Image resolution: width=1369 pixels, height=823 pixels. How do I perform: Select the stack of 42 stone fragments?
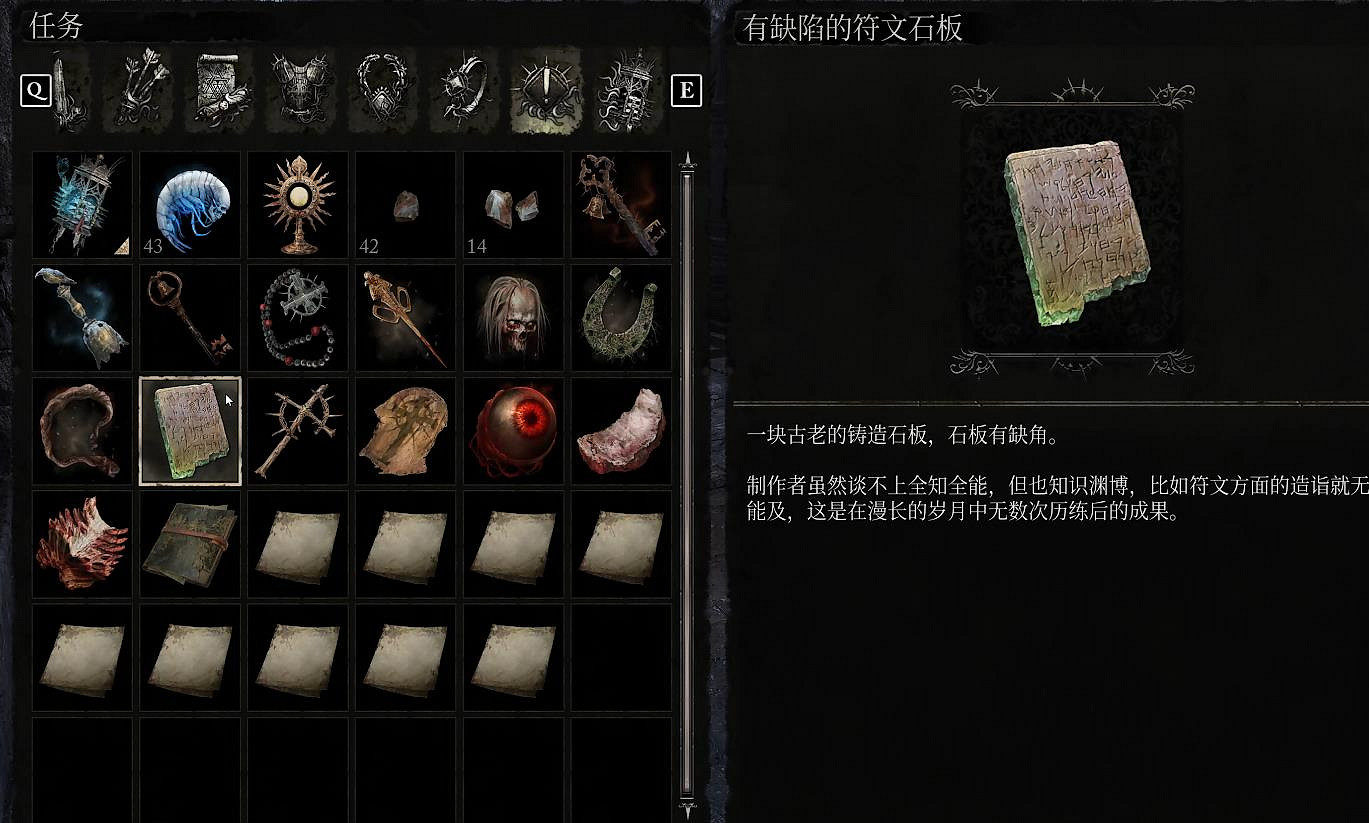pos(405,204)
